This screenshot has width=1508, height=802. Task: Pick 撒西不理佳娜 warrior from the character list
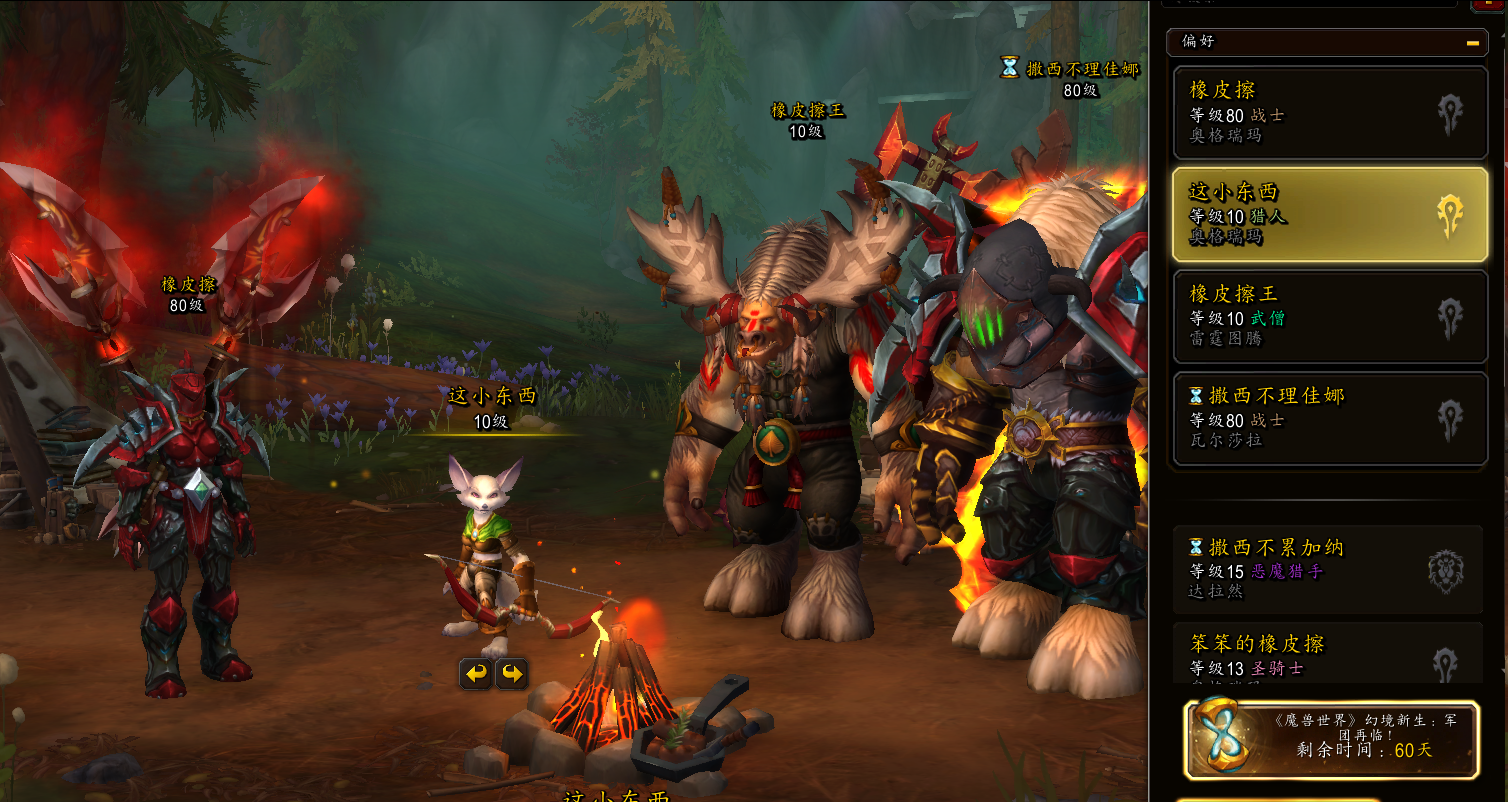pos(1329,418)
